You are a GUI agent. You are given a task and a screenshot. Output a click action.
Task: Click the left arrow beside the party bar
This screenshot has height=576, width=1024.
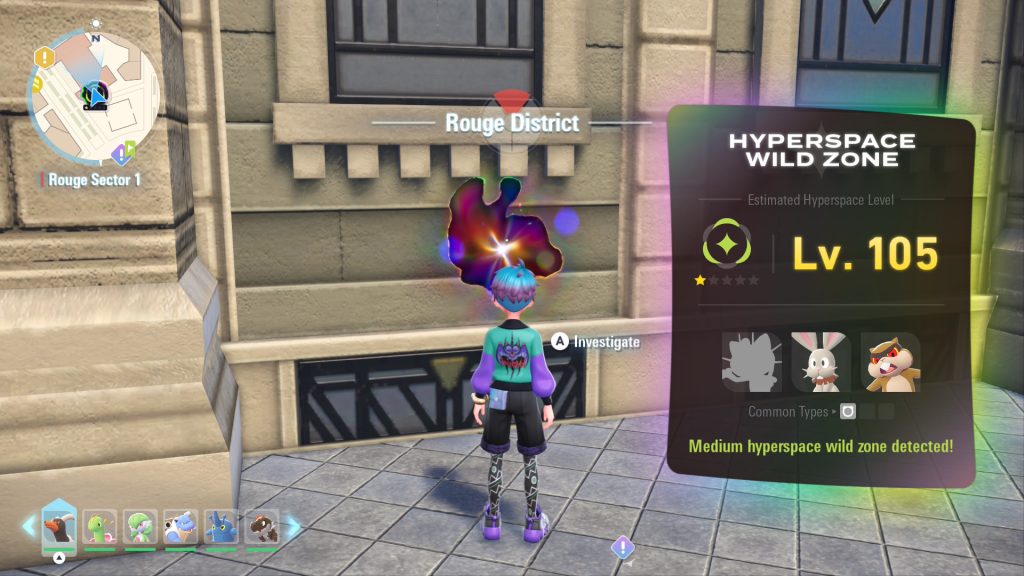pos(27,526)
